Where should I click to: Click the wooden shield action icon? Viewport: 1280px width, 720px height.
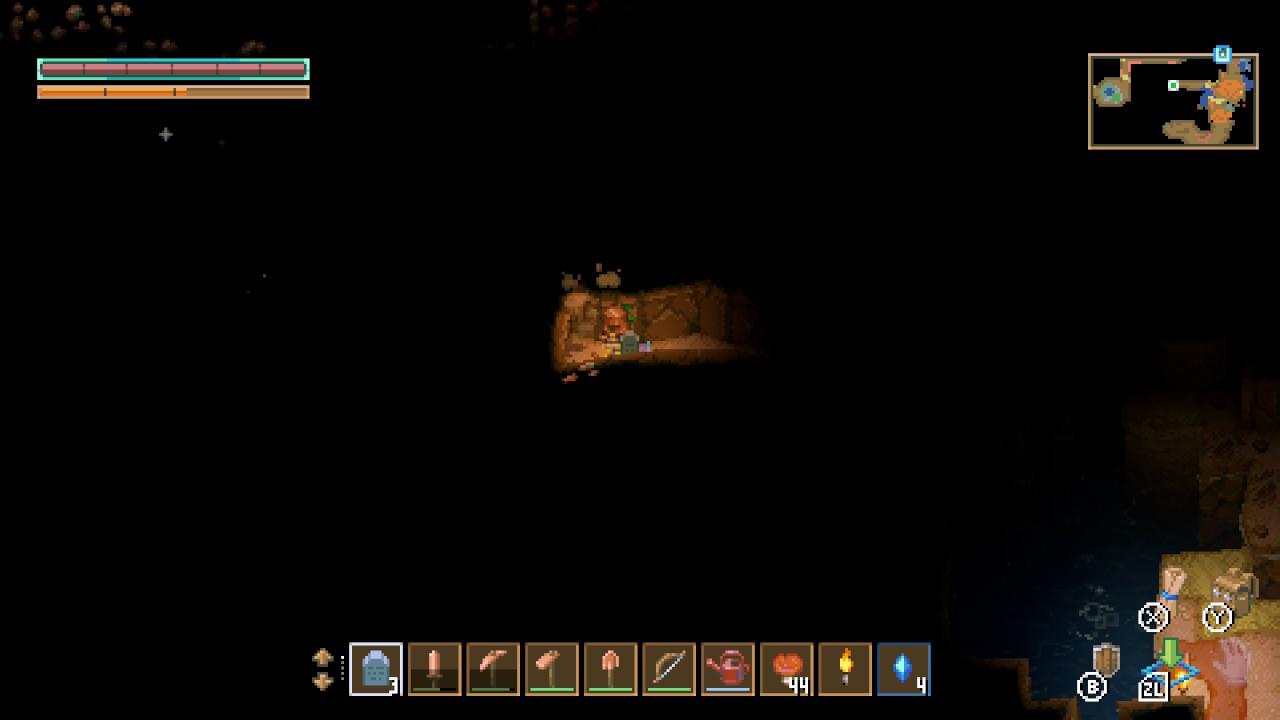1106,661
